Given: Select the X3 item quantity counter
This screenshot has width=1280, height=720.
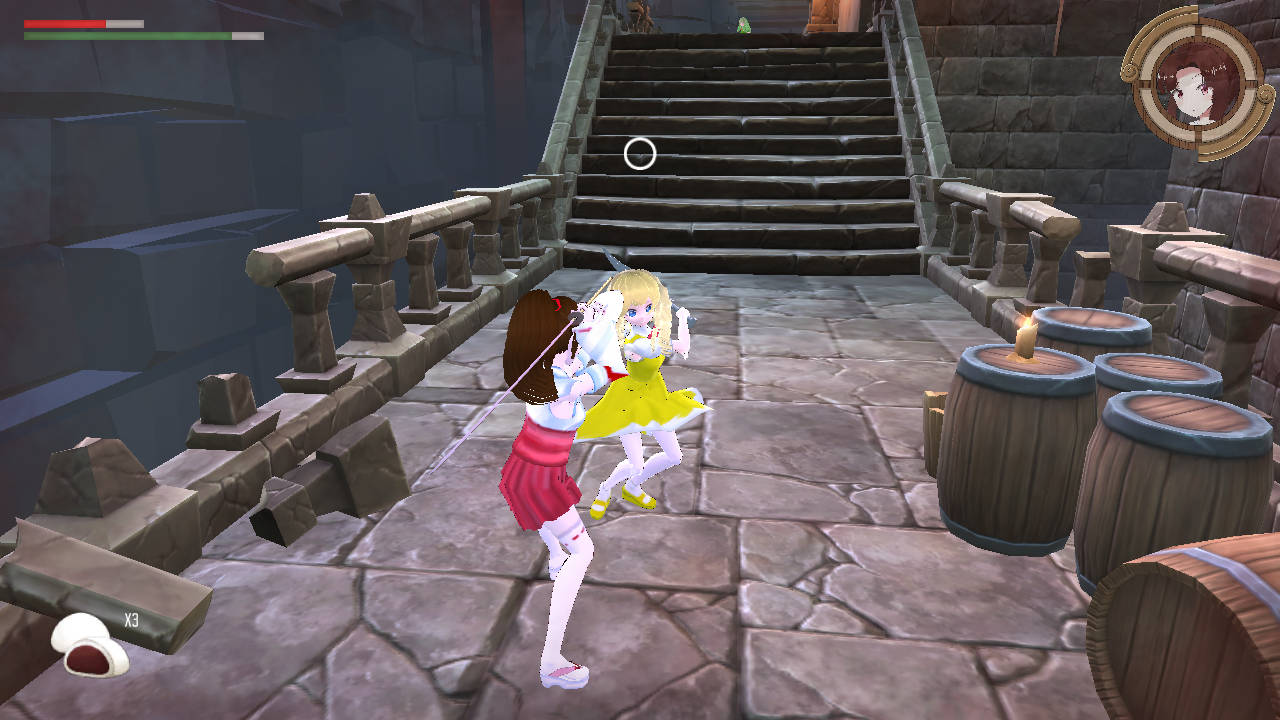Looking at the screenshot, I should (131, 621).
